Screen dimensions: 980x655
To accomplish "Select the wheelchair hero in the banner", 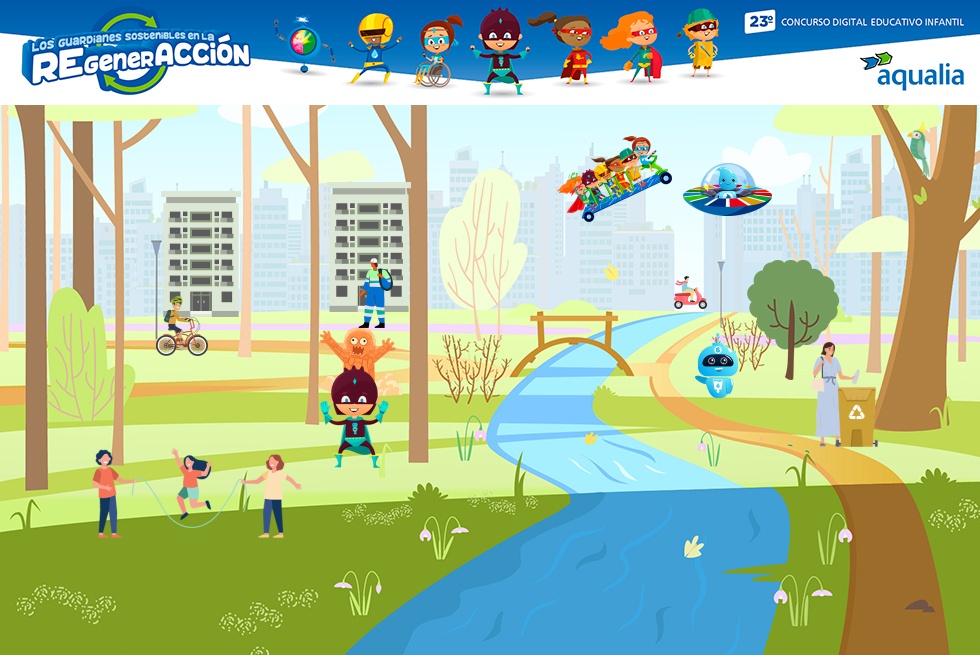I will pyautogui.click(x=437, y=52).
